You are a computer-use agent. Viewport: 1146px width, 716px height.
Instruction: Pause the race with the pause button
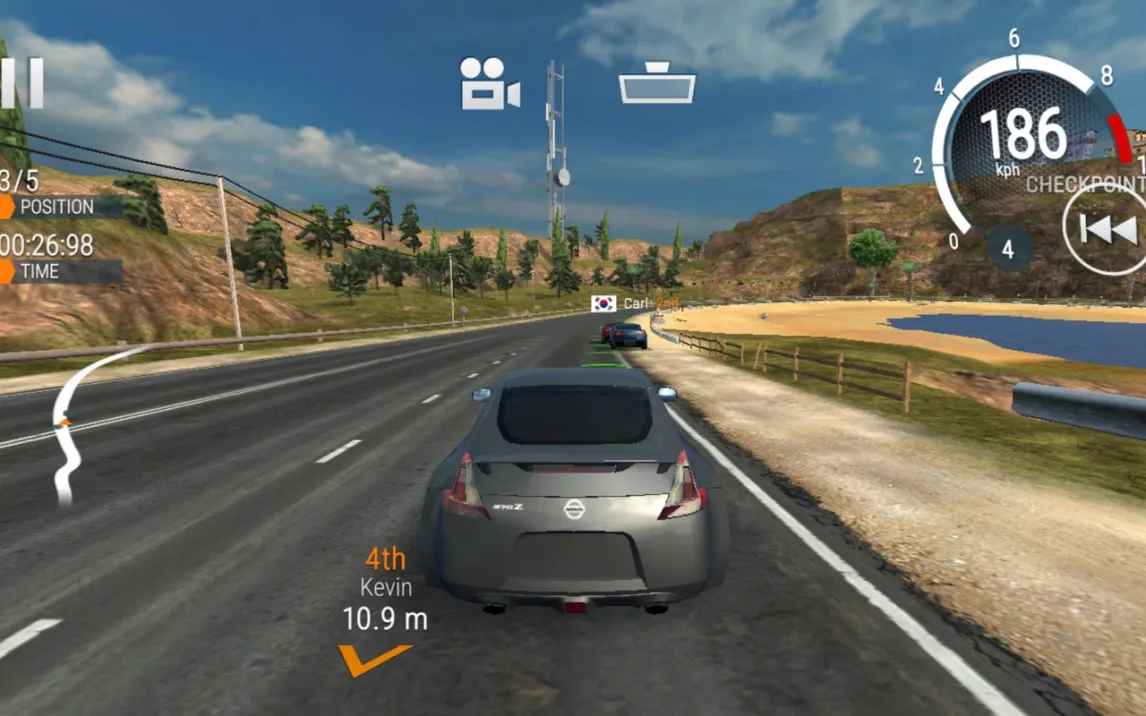click(x=22, y=83)
